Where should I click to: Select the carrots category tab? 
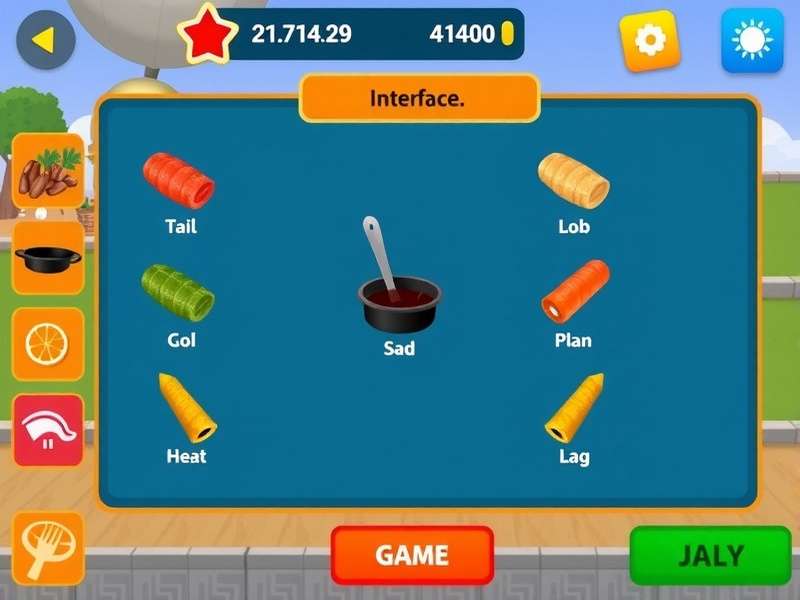coord(47,172)
